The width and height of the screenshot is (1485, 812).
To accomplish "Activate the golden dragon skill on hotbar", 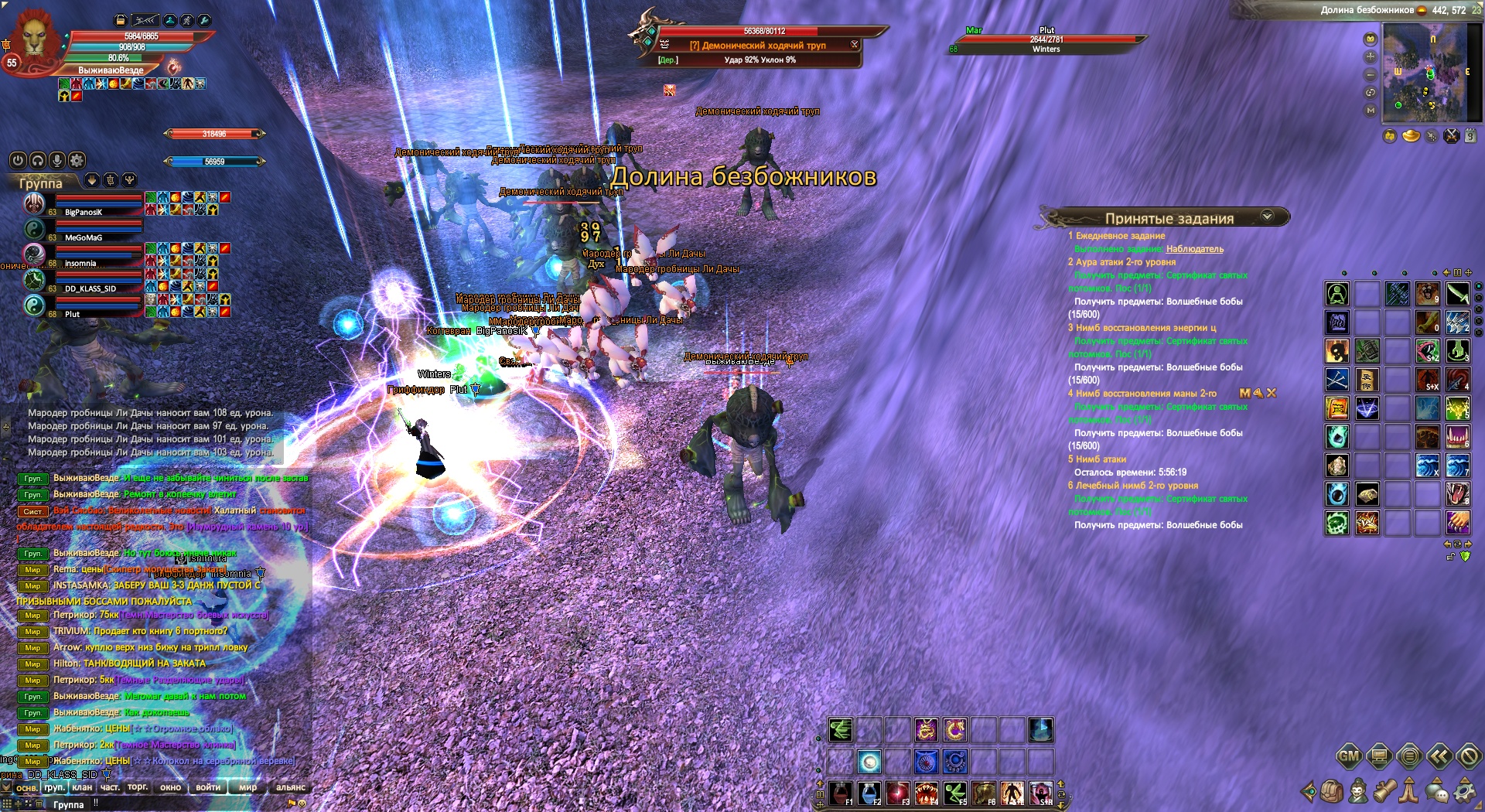I will pyautogui.click(x=926, y=729).
